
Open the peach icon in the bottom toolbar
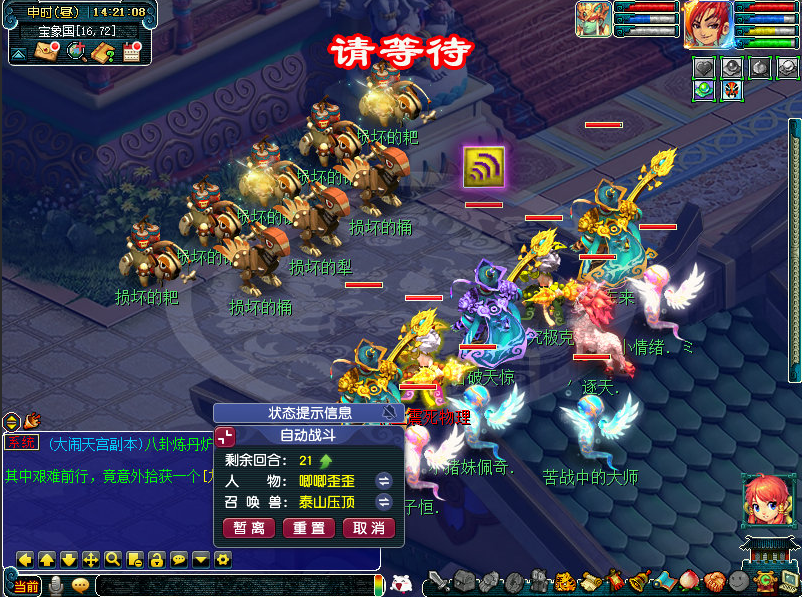tap(689, 581)
